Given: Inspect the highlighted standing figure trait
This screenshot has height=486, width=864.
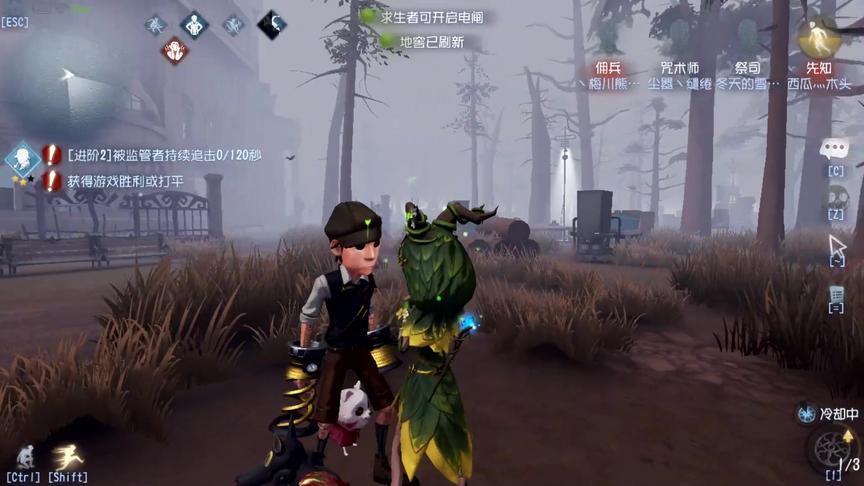Looking at the screenshot, I should tap(194, 25).
